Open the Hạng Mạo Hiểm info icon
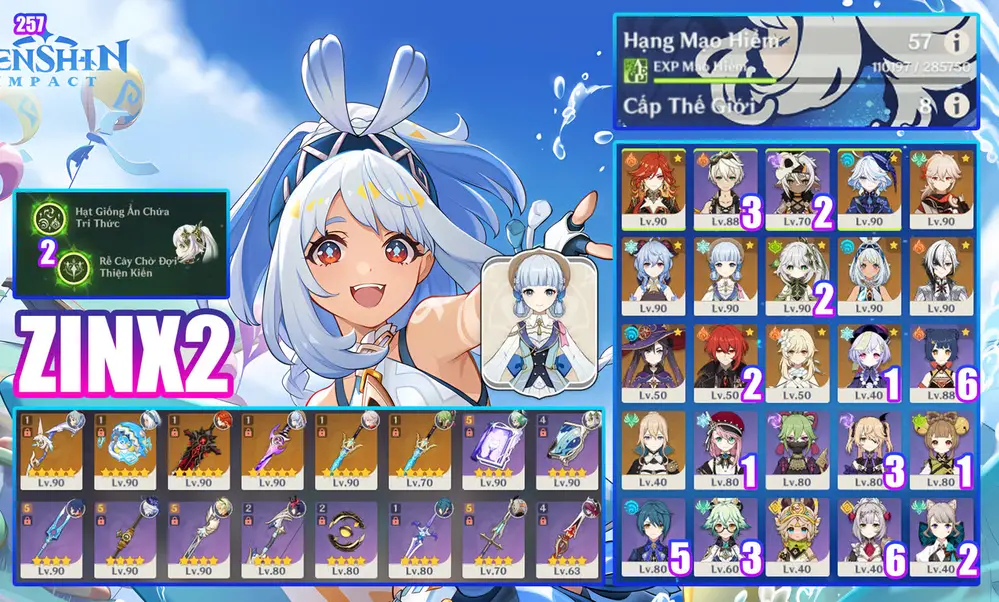 [958, 42]
